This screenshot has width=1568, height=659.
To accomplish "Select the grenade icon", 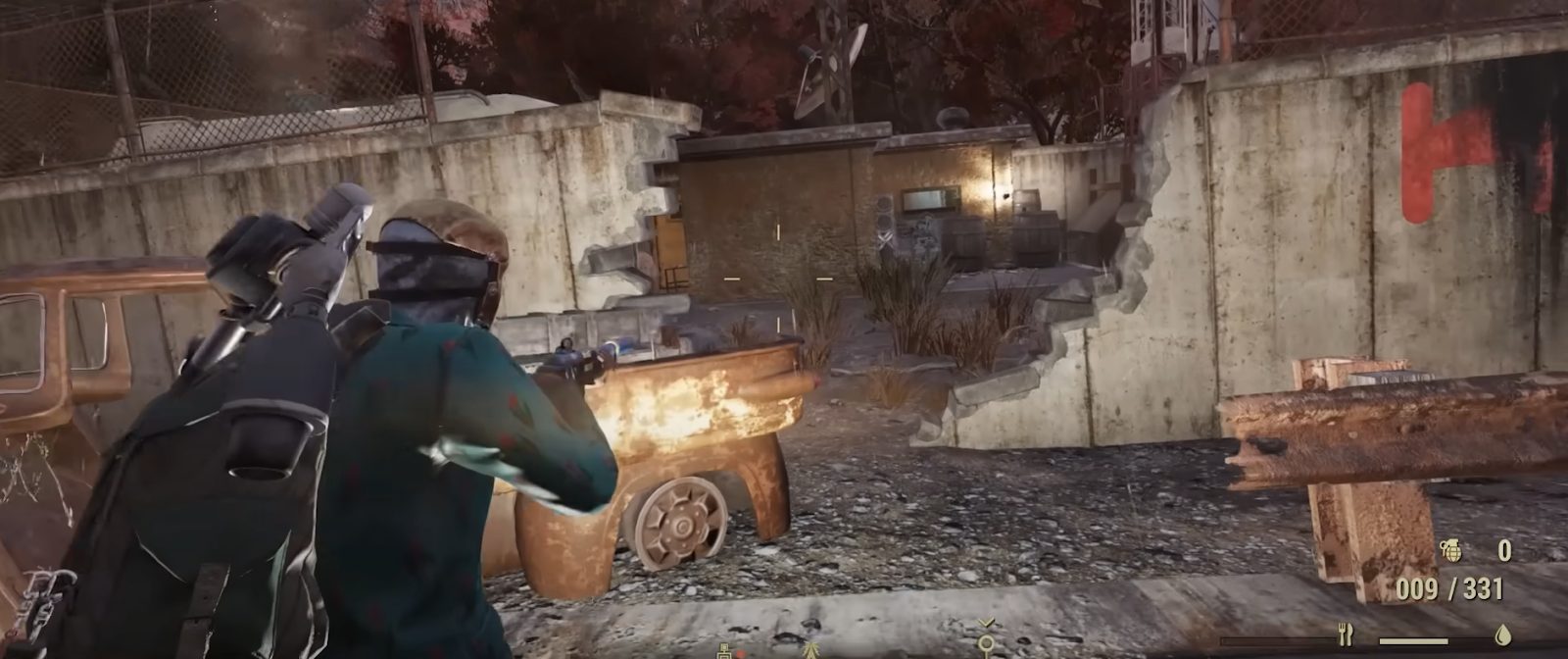I will click(1450, 551).
